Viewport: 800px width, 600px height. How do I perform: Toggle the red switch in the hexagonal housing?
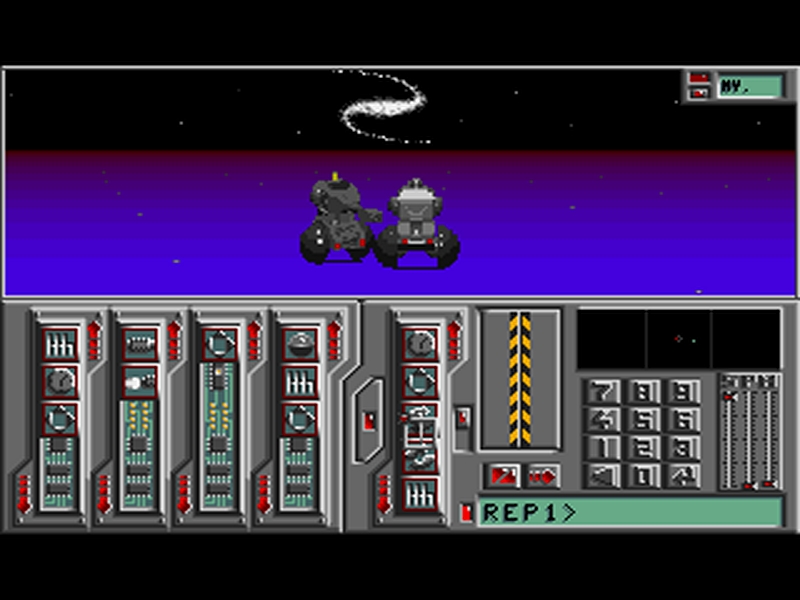(368, 421)
